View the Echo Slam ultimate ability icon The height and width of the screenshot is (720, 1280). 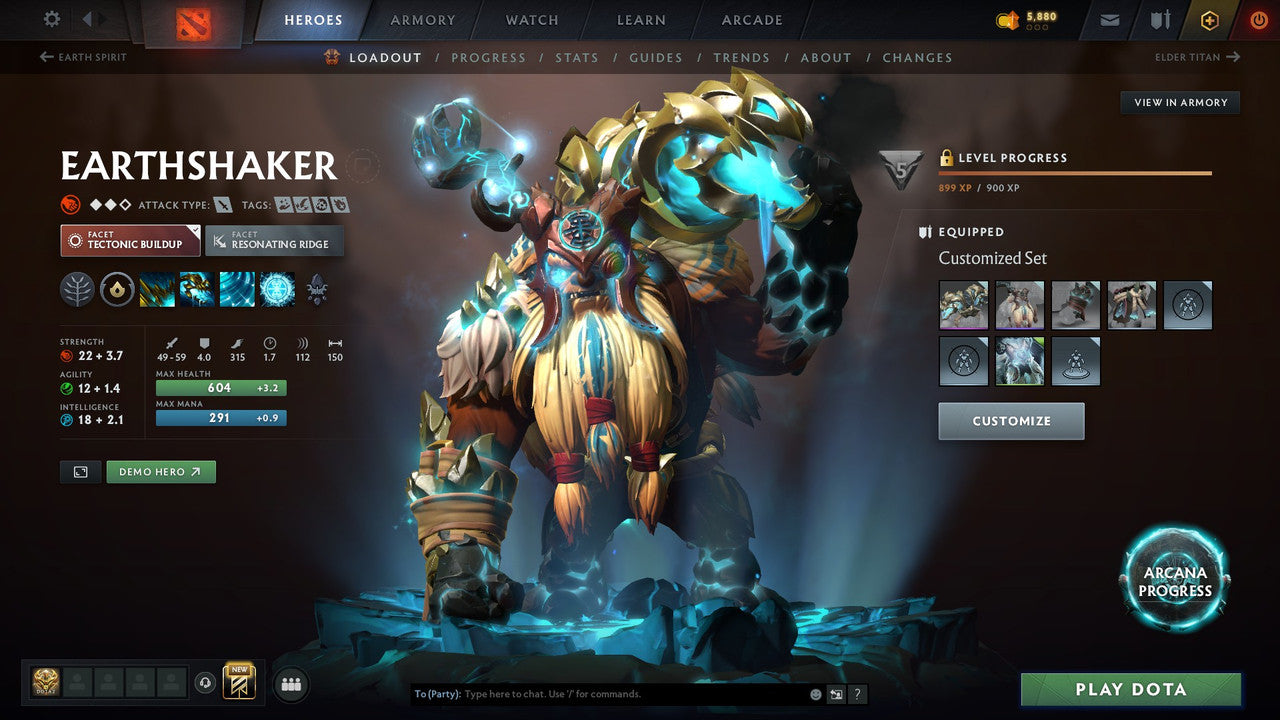(278, 290)
